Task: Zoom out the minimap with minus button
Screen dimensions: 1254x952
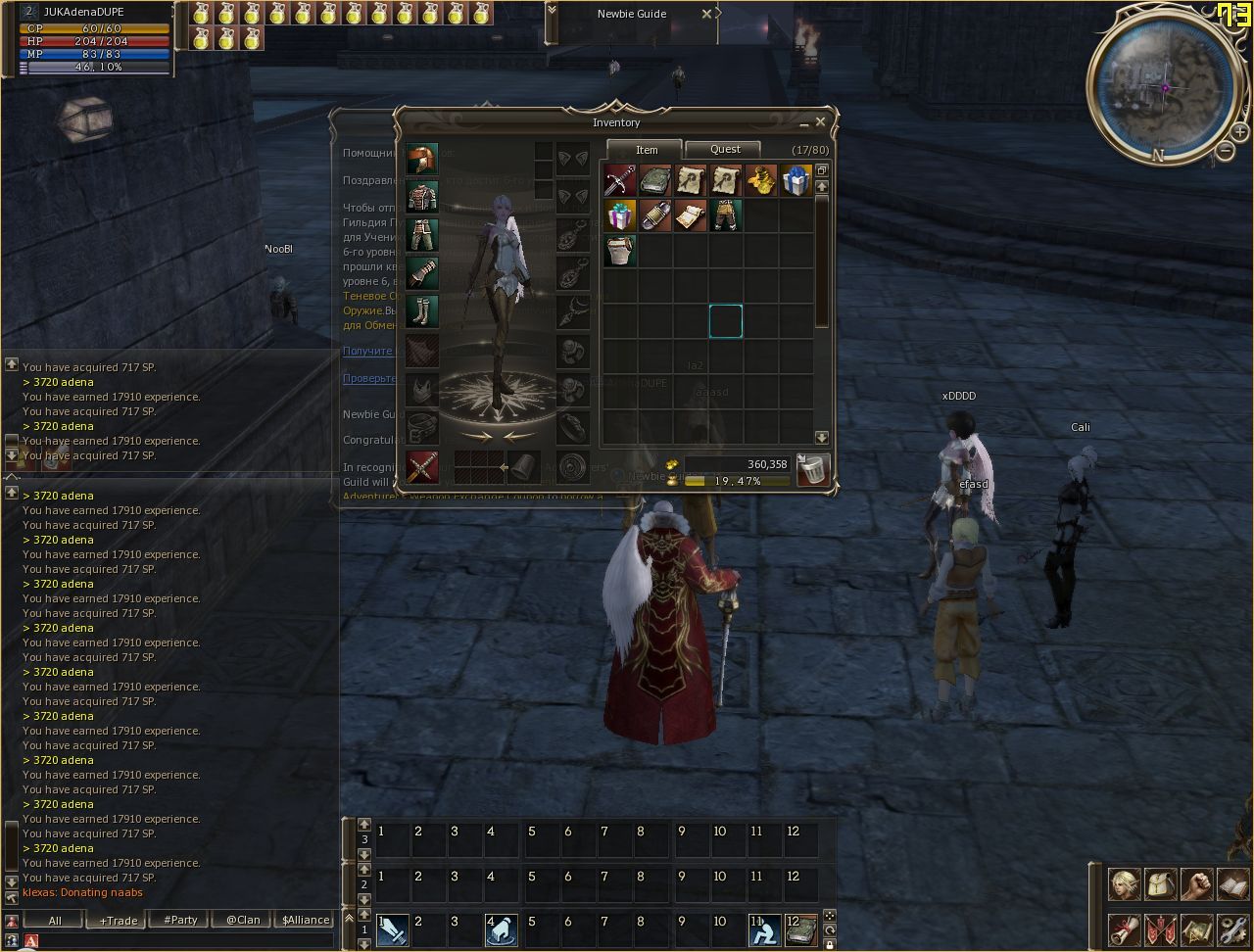Action: click(1226, 151)
